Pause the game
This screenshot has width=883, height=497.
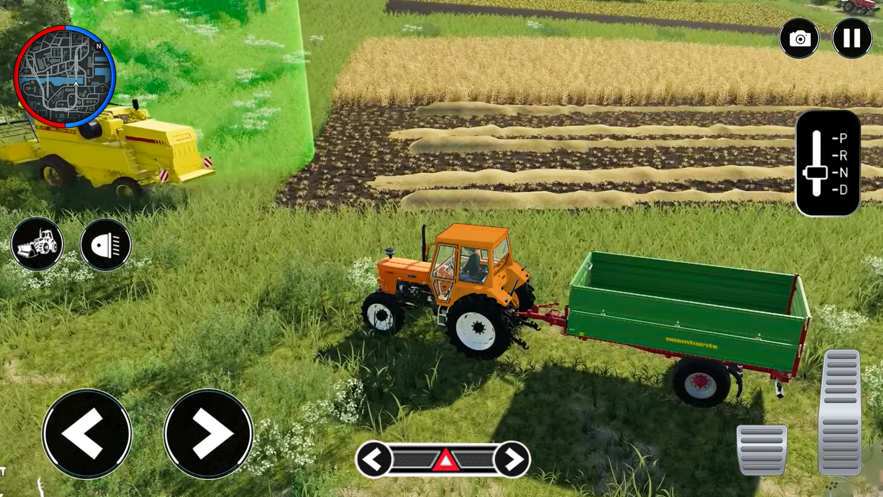point(852,39)
